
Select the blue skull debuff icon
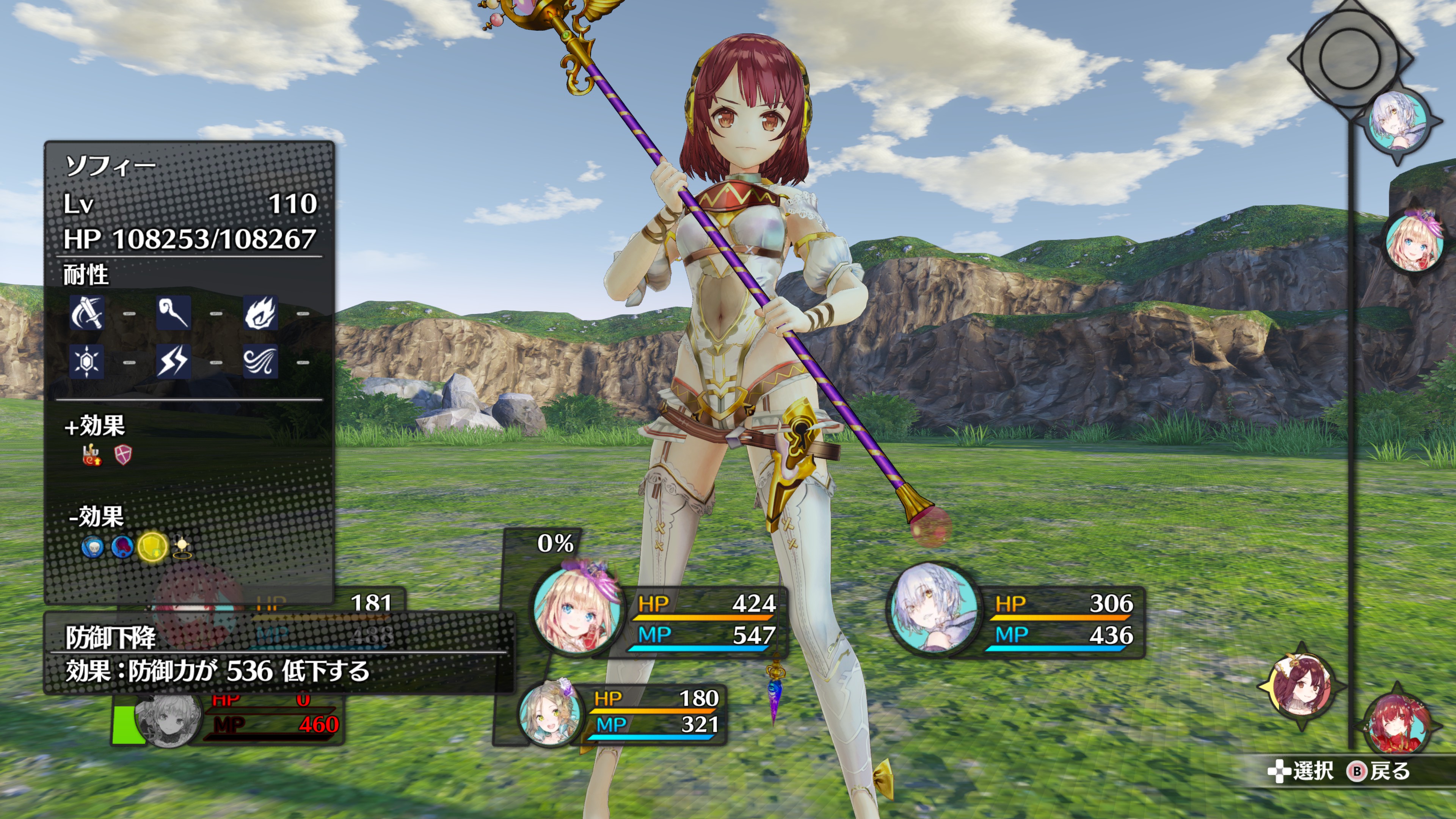pyautogui.click(x=93, y=547)
